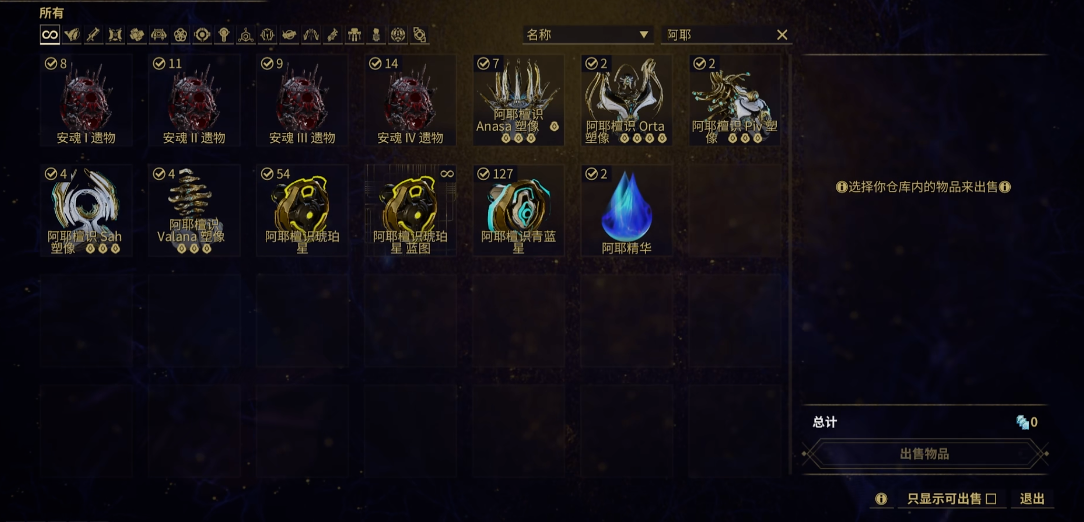Select the 阿耶檀识琥珀星 item with count 54
Image resolution: width=1084 pixels, height=522 pixels.
click(302, 210)
